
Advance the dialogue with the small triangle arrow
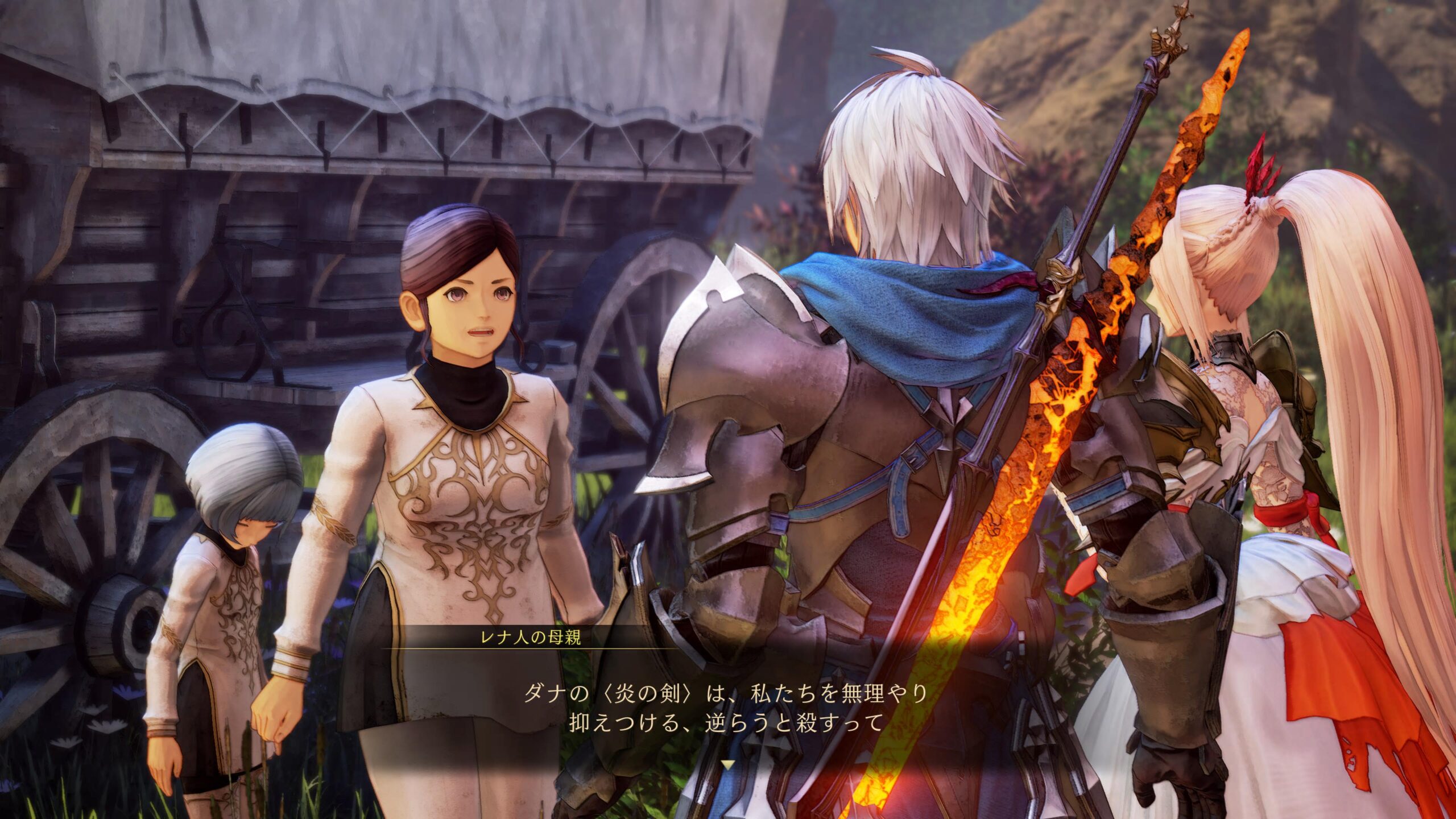pos(727,765)
